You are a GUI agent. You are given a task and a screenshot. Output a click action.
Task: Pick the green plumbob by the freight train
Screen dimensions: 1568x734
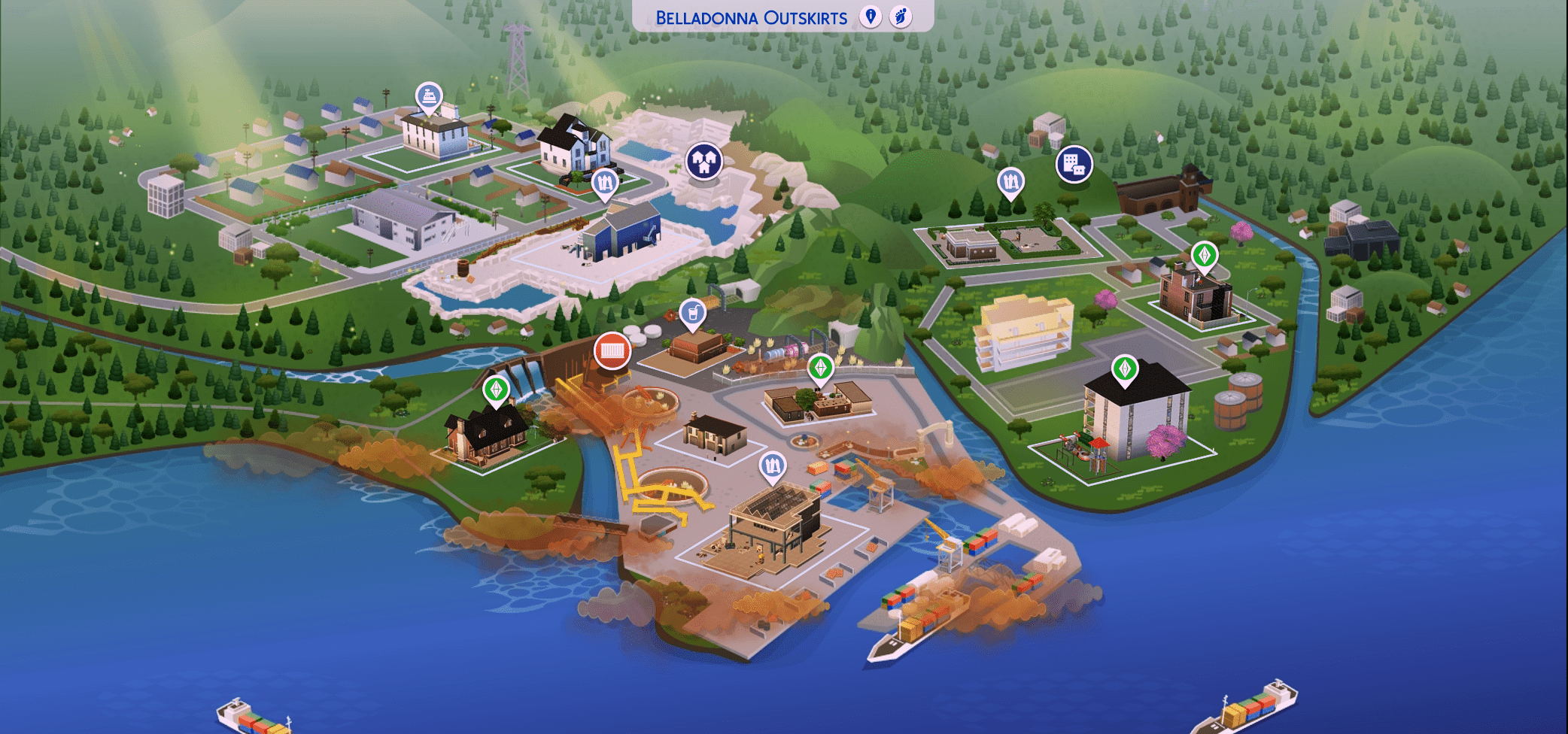[820, 368]
